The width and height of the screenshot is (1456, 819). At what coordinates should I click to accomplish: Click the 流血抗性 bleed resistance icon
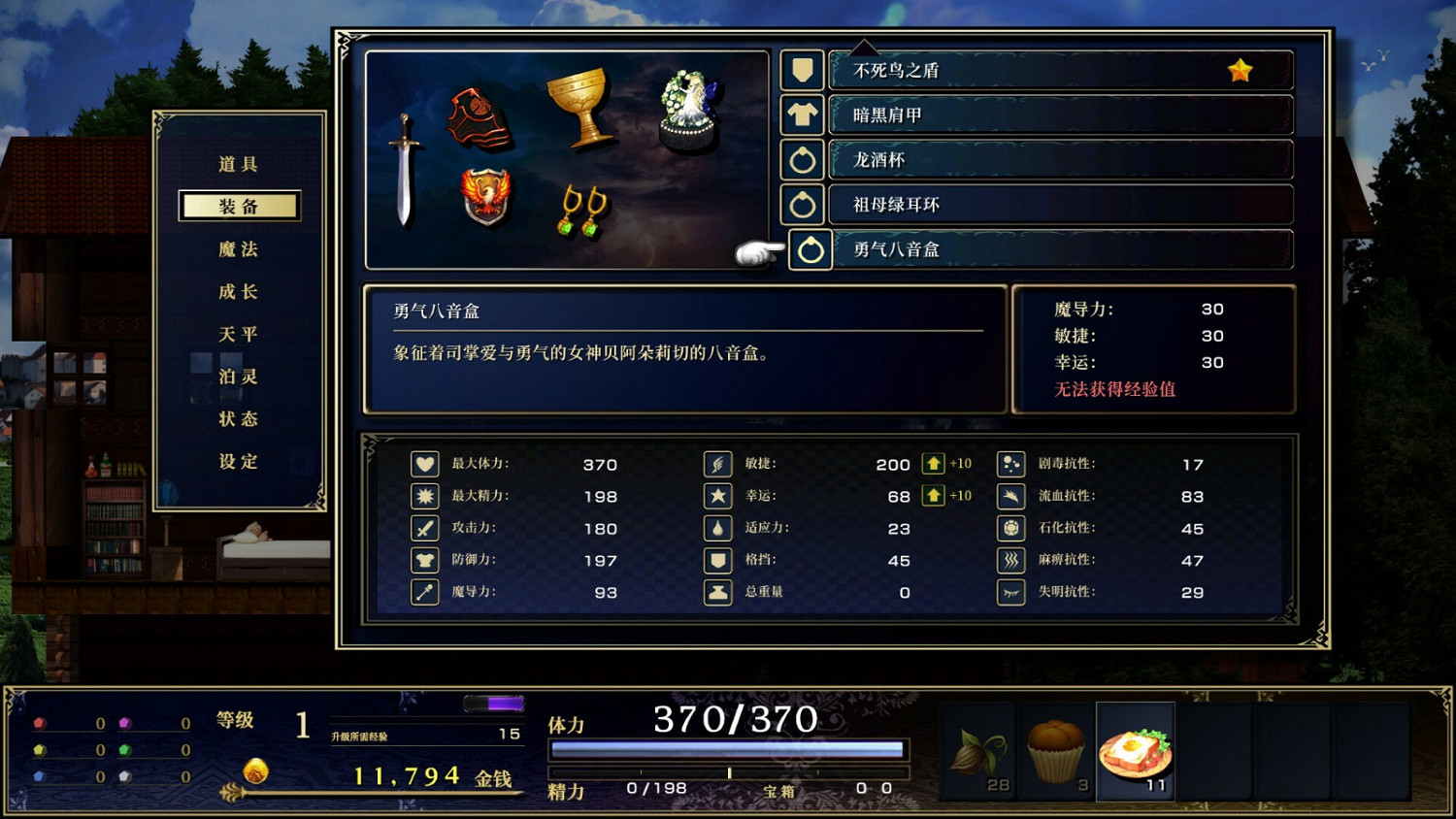click(1011, 496)
